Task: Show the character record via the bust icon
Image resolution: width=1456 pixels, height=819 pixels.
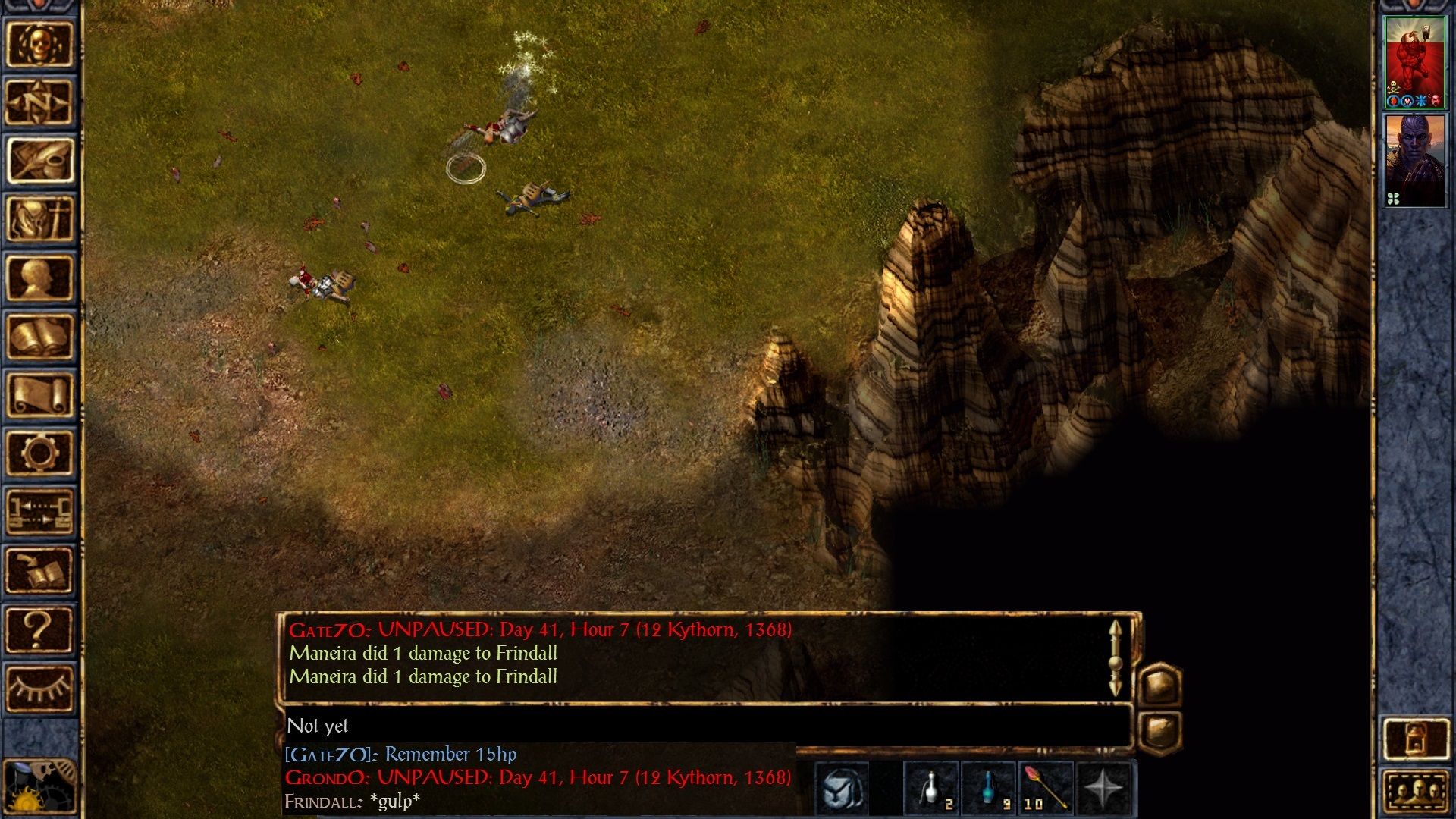Action: (x=39, y=278)
